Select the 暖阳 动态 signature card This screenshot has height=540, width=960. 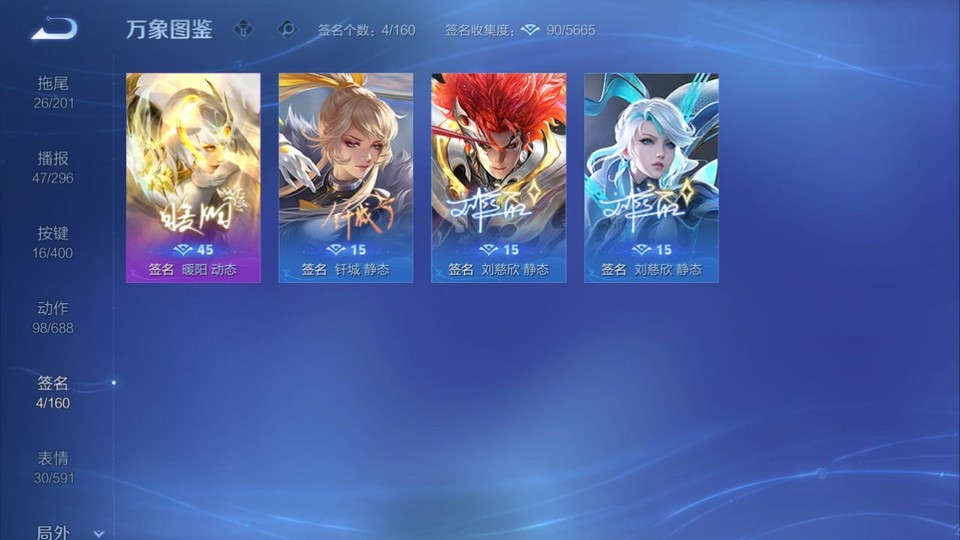pyautogui.click(x=193, y=177)
